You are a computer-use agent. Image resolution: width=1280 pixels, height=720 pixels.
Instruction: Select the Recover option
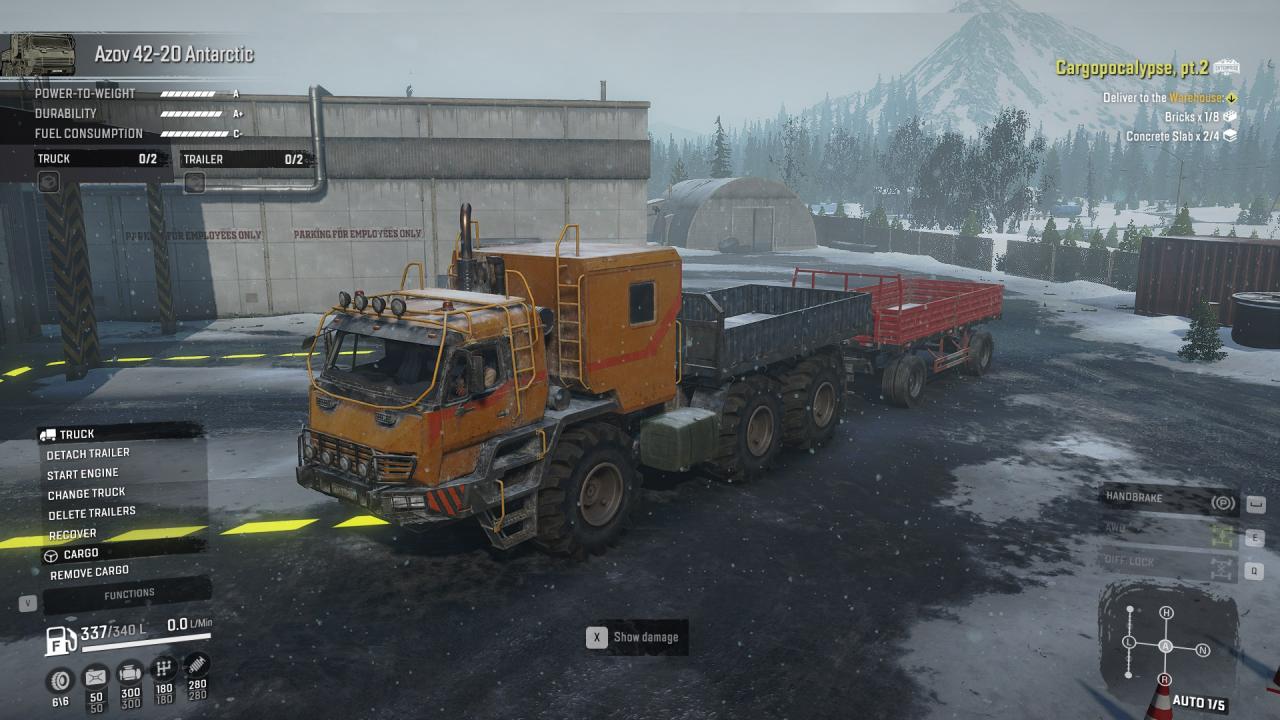[x=73, y=534]
